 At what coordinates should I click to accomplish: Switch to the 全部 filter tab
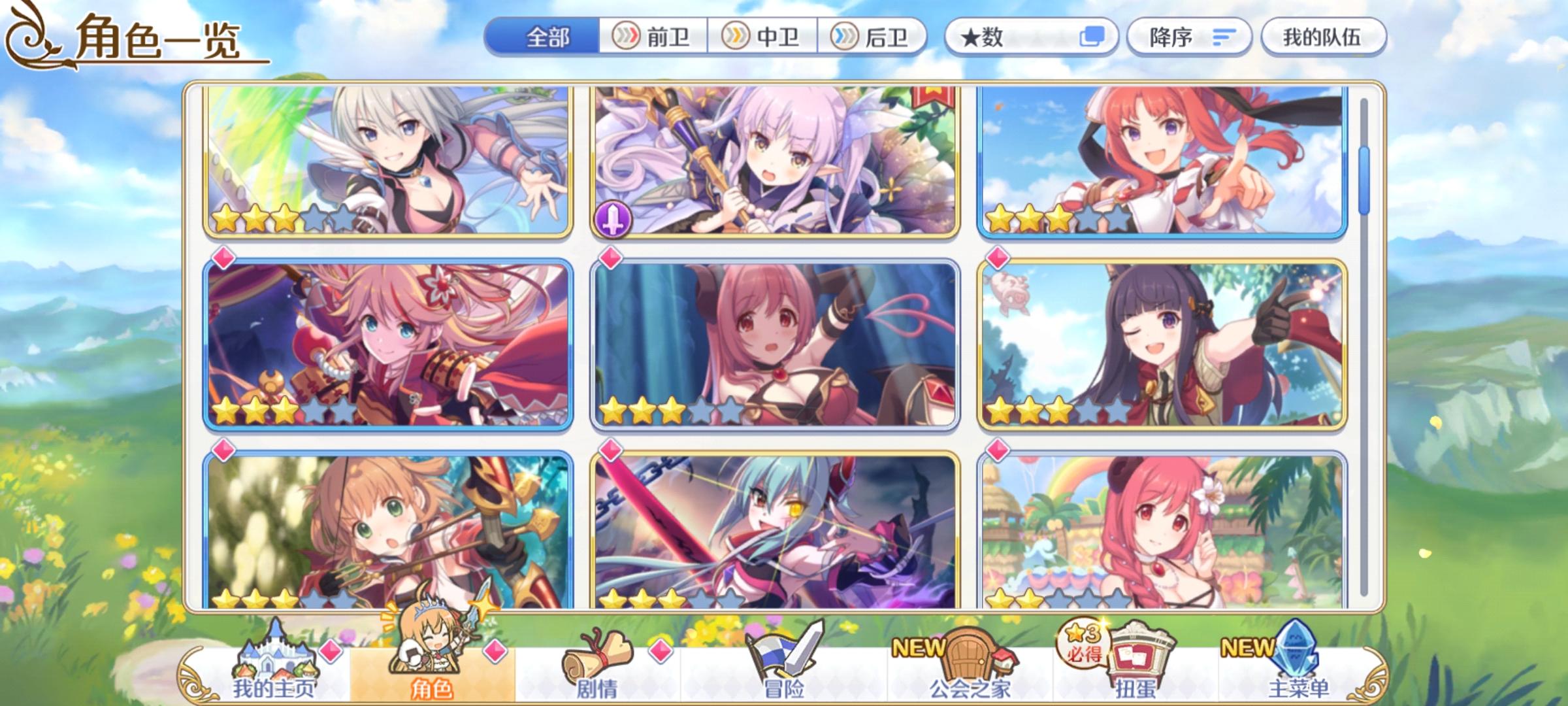546,37
